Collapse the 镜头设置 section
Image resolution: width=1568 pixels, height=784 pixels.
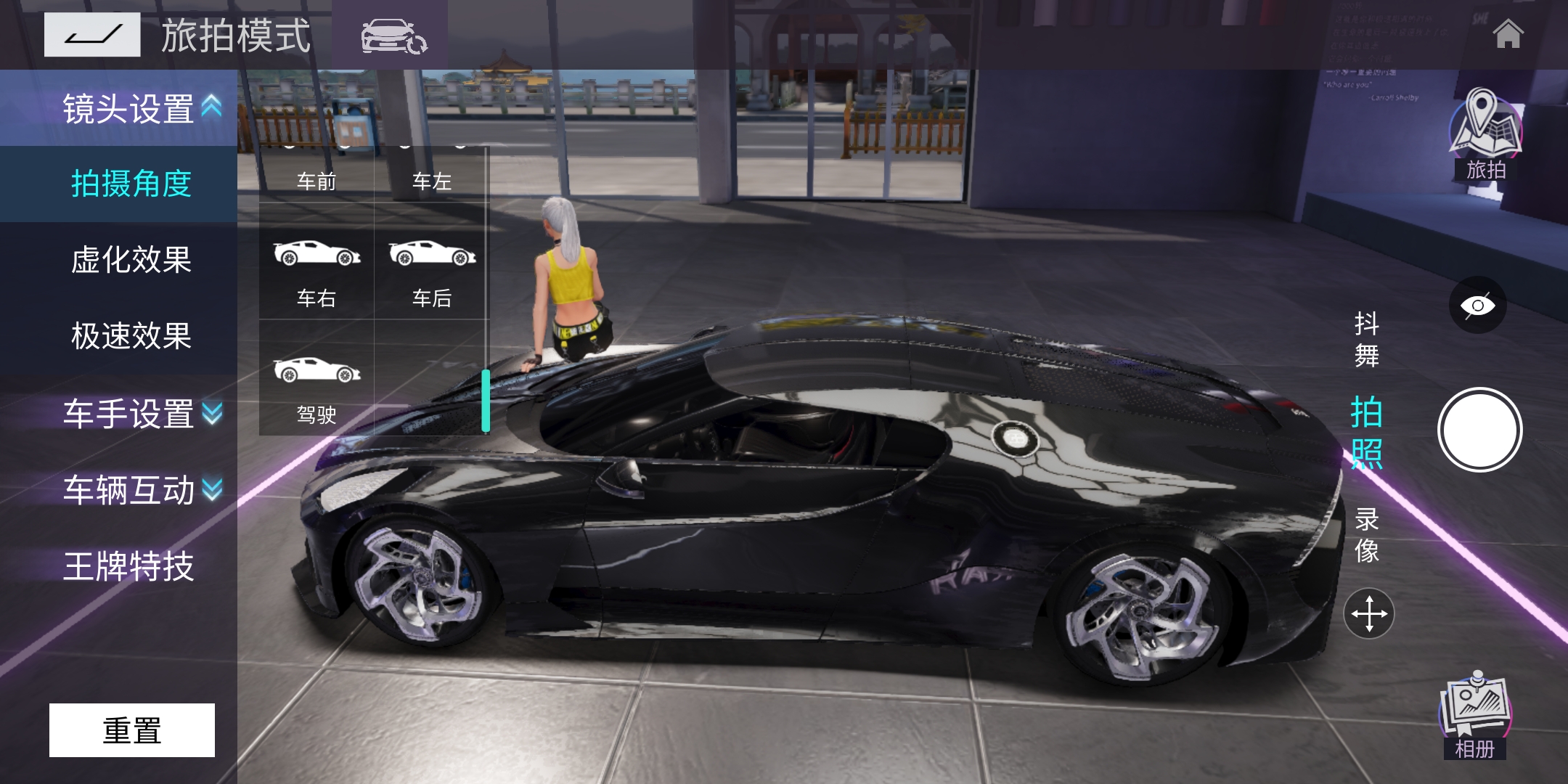(x=142, y=108)
